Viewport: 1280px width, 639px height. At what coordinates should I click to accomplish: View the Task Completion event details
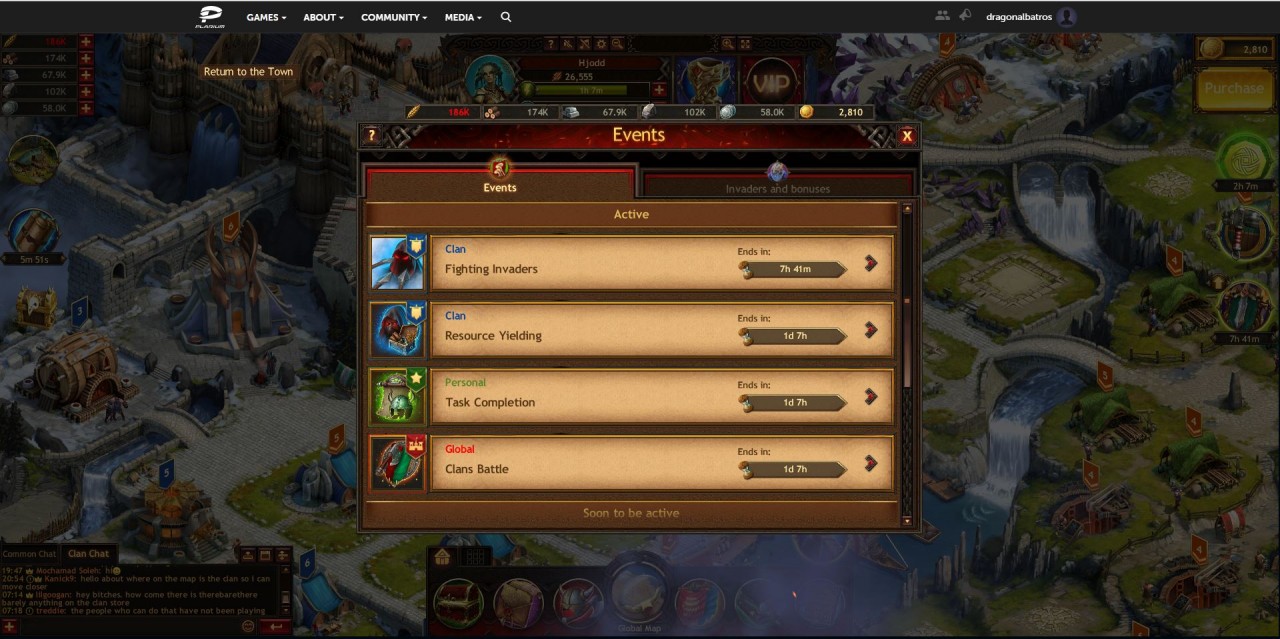pyautogui.click(x=870, y=397)
